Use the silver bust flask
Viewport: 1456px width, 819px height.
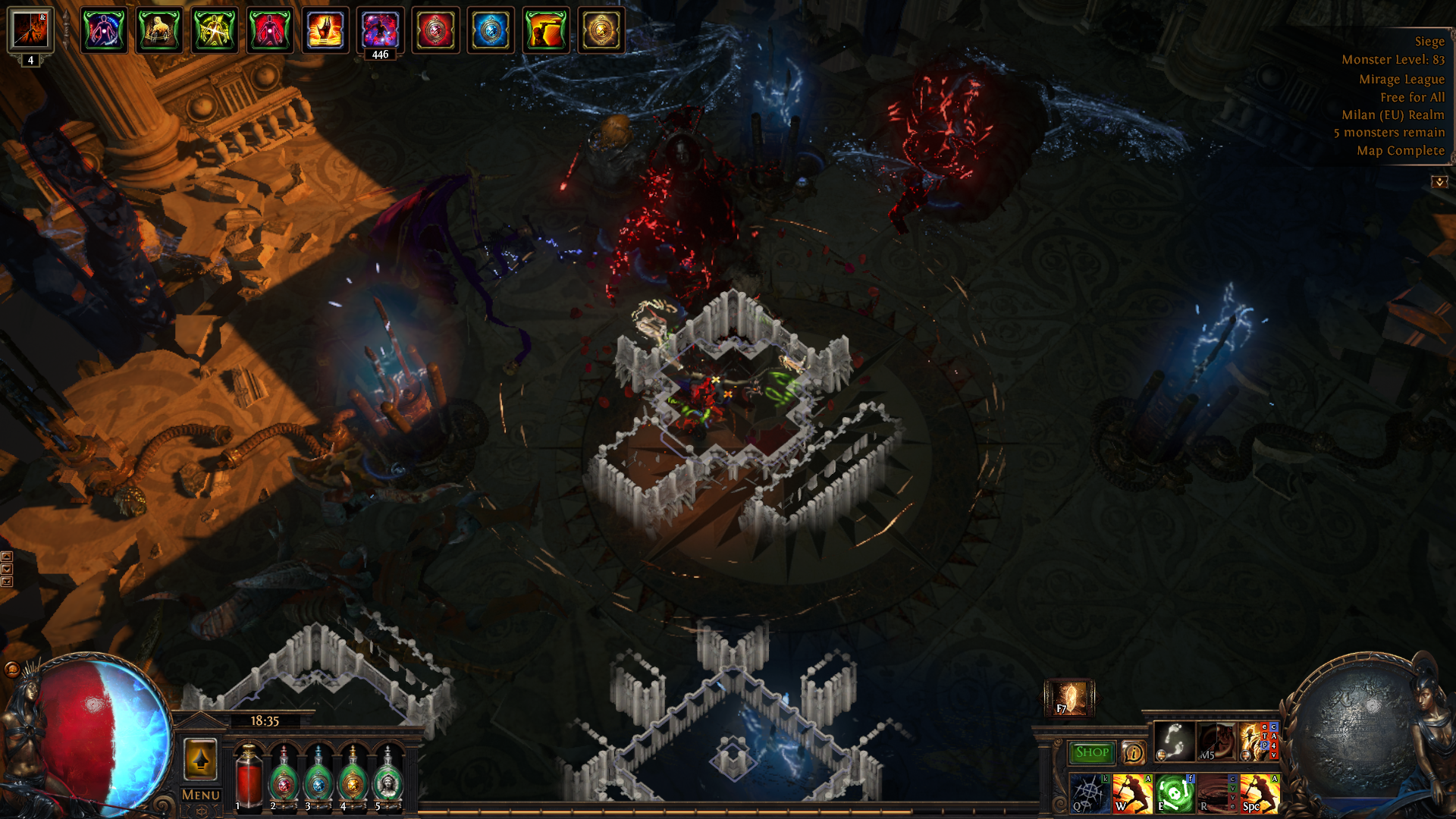388,775
